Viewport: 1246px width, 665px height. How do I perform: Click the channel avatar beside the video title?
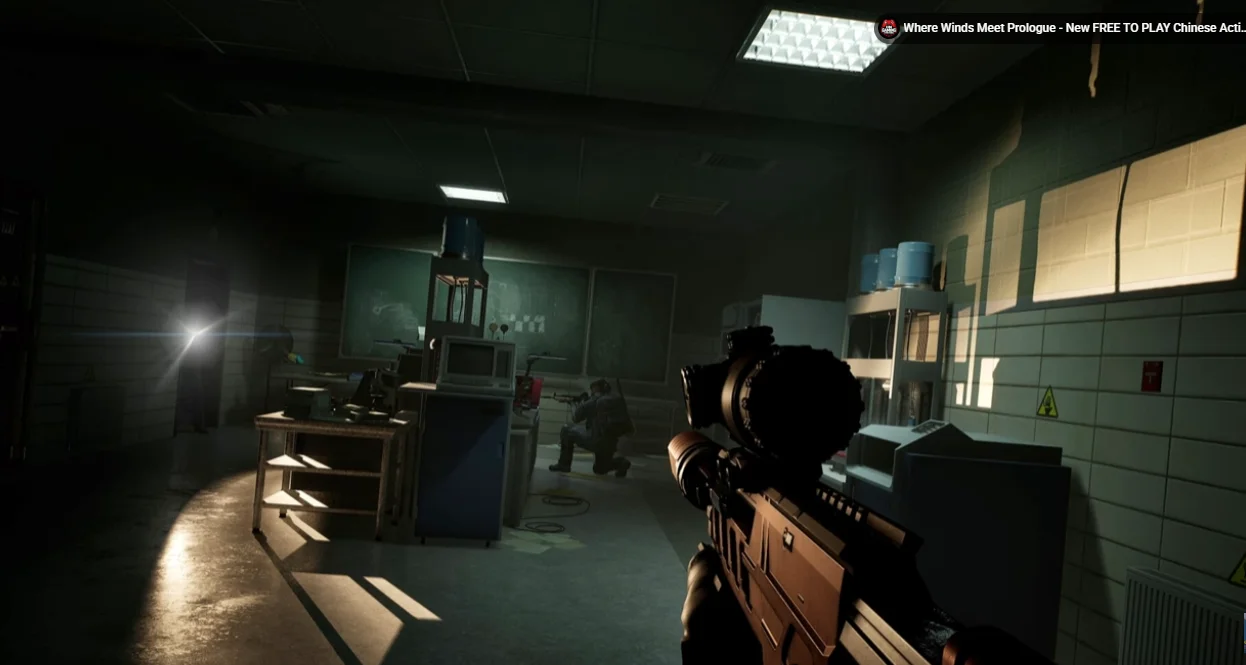coord(887,28)
